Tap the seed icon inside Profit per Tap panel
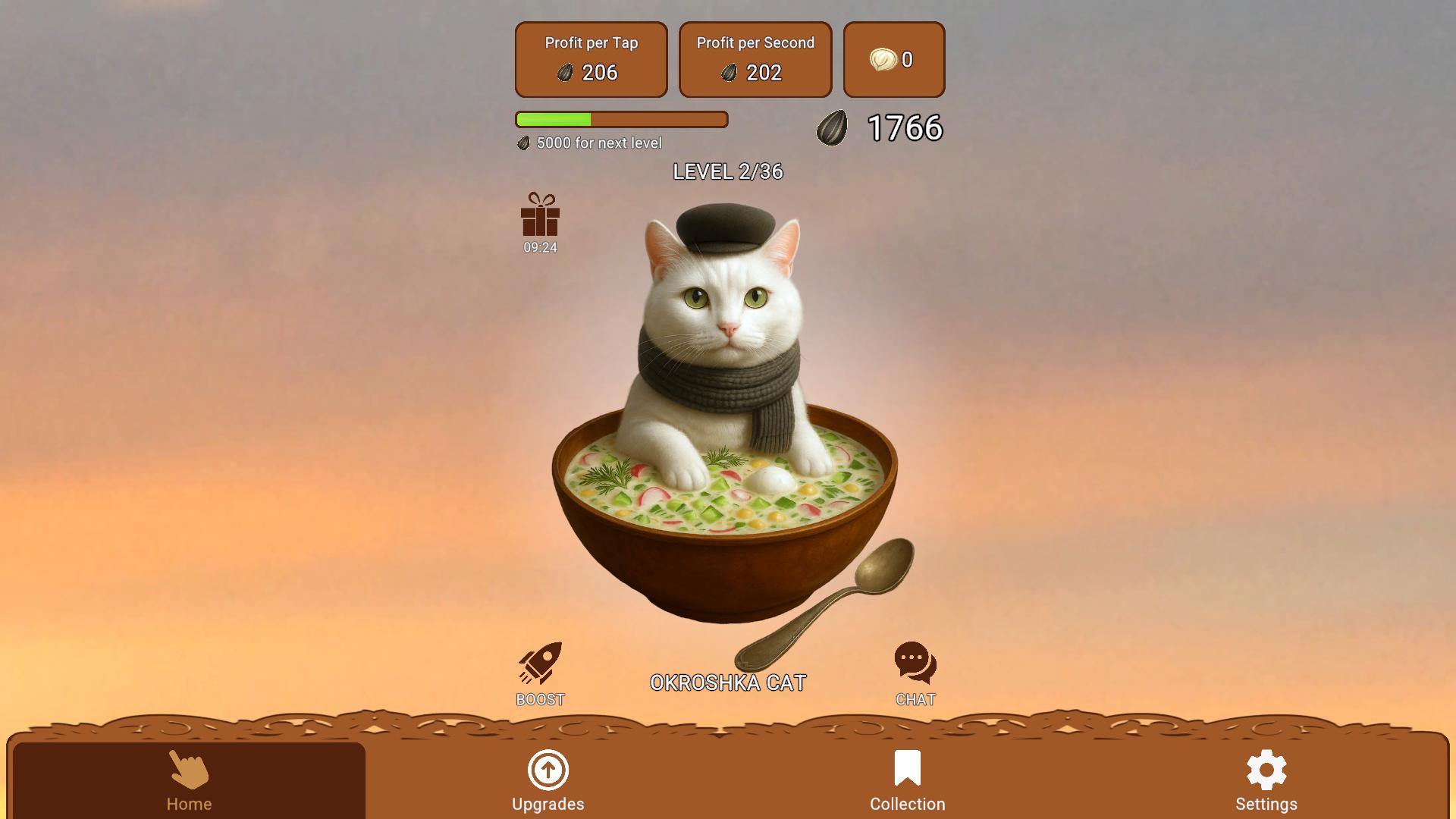This screenshot has width=1456, height=819. (x=564, y=73)
